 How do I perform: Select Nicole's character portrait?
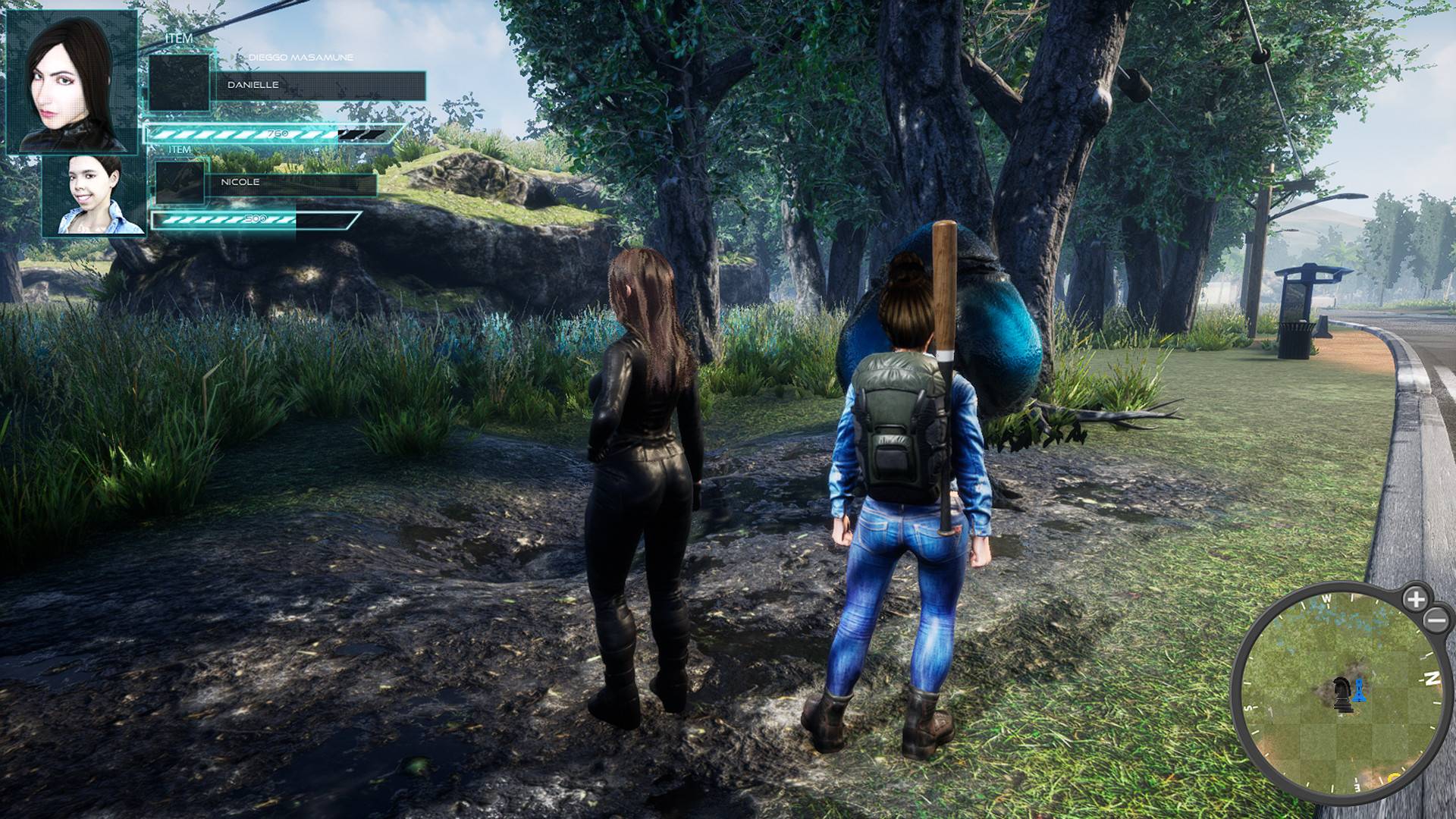click(94, 195)
